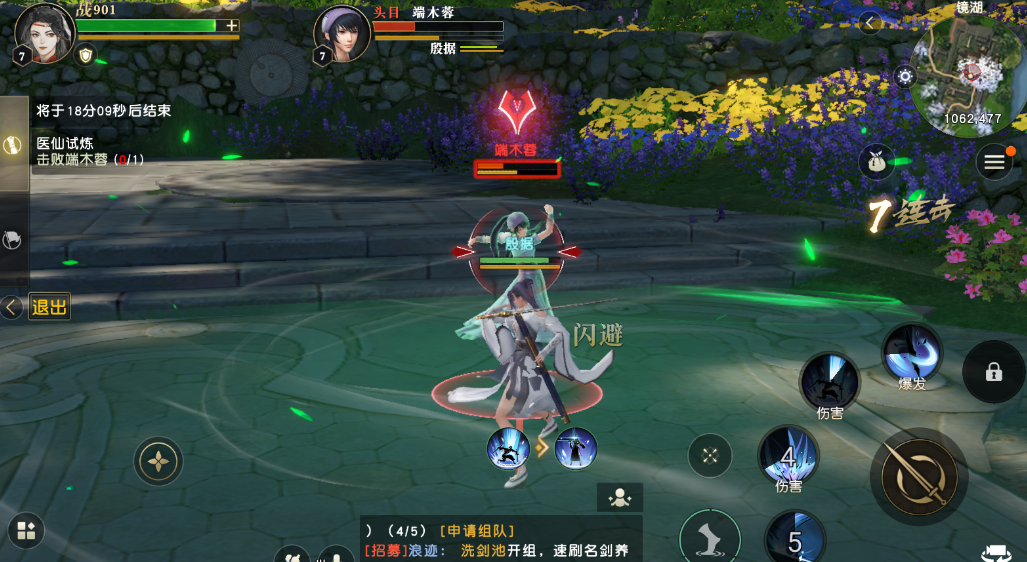Viewport: 1027px width, 562px height.
Task: Open the 镜湖 minimap
Action: [964, 72]
